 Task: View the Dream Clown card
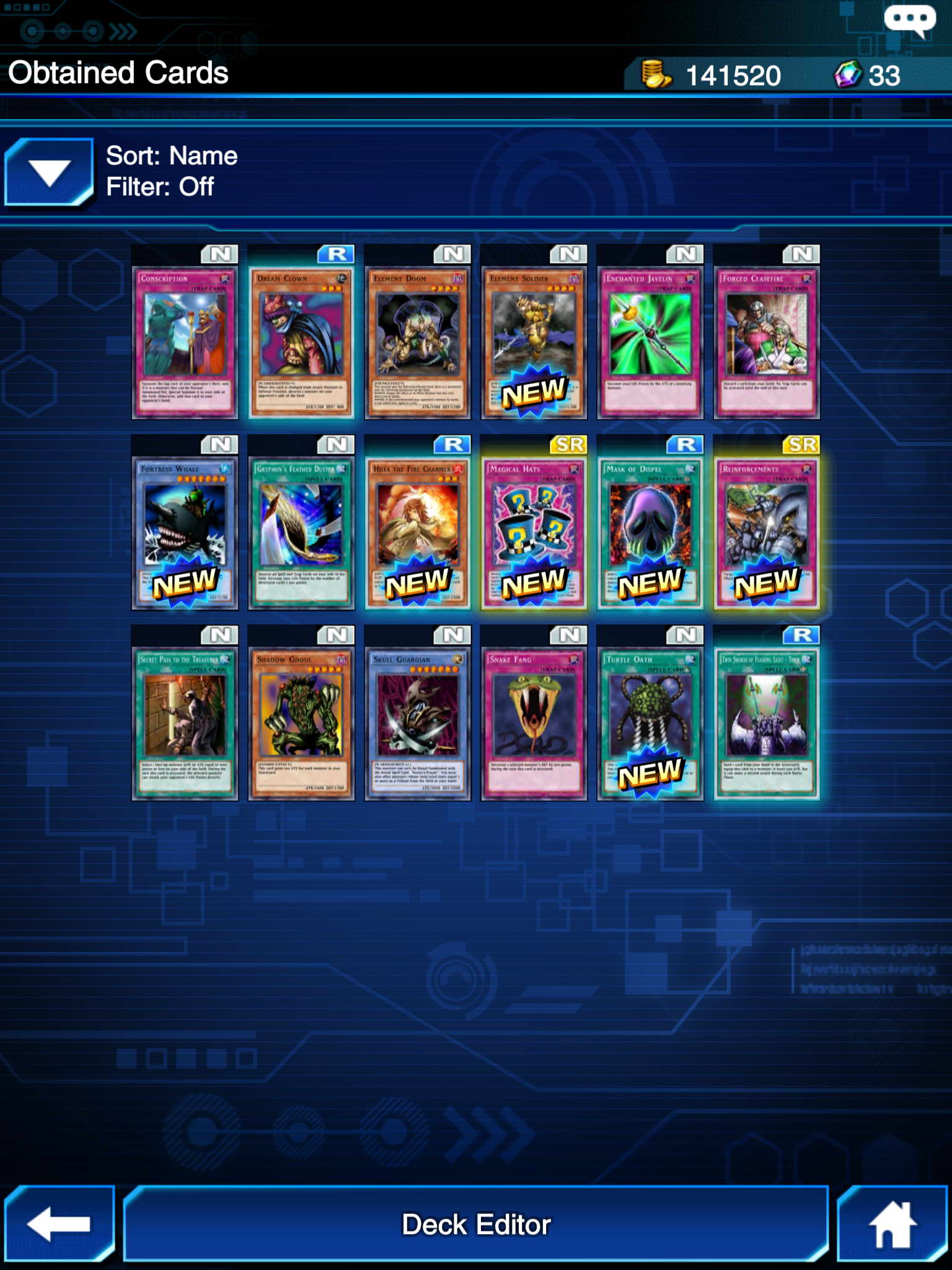(301, 342)
